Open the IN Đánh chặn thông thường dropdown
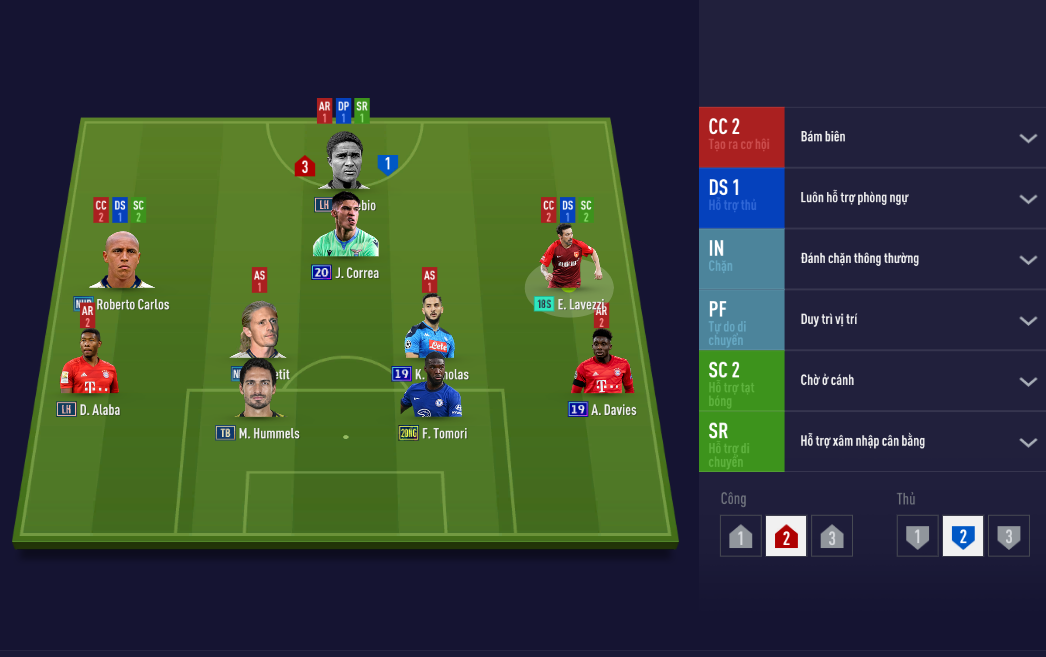1046x657 pixels. [1027, 260]
